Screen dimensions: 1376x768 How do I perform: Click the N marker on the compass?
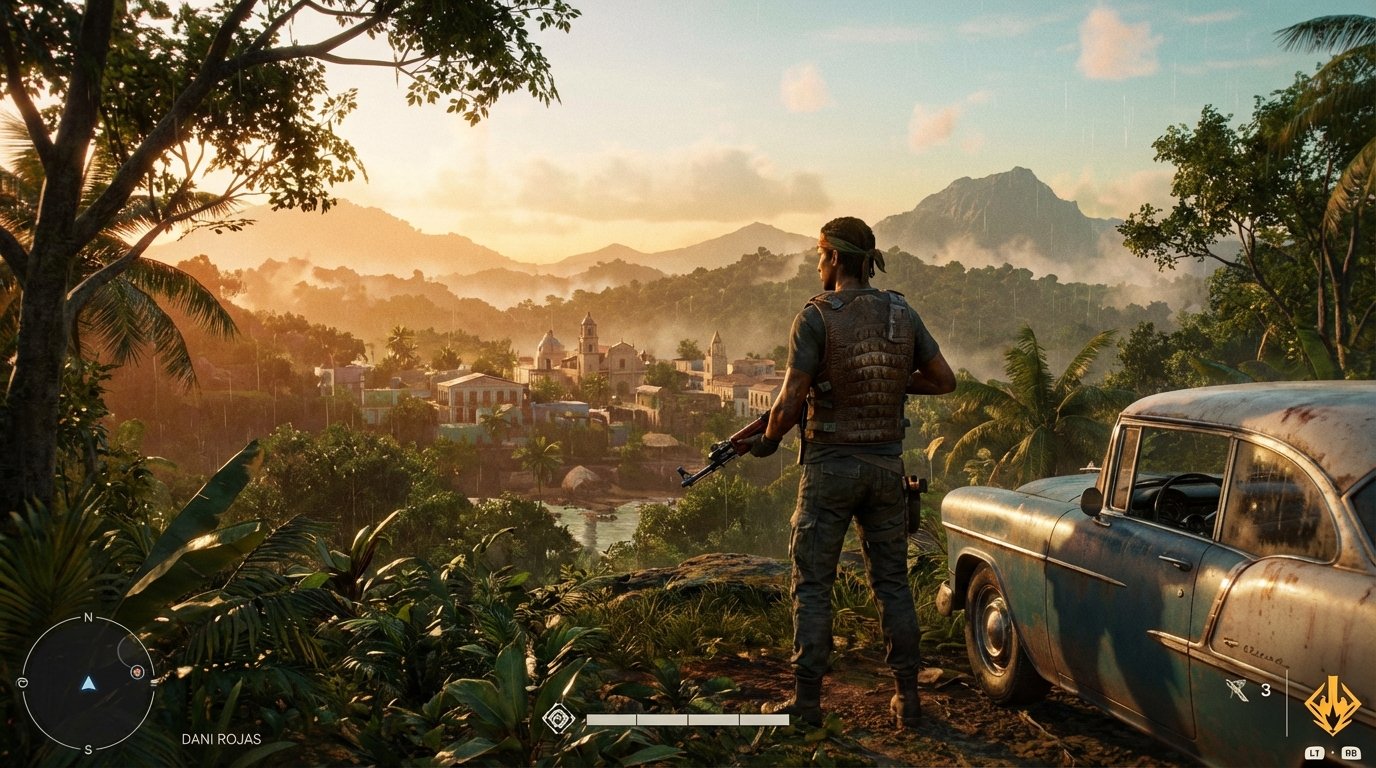click(88, 618)
